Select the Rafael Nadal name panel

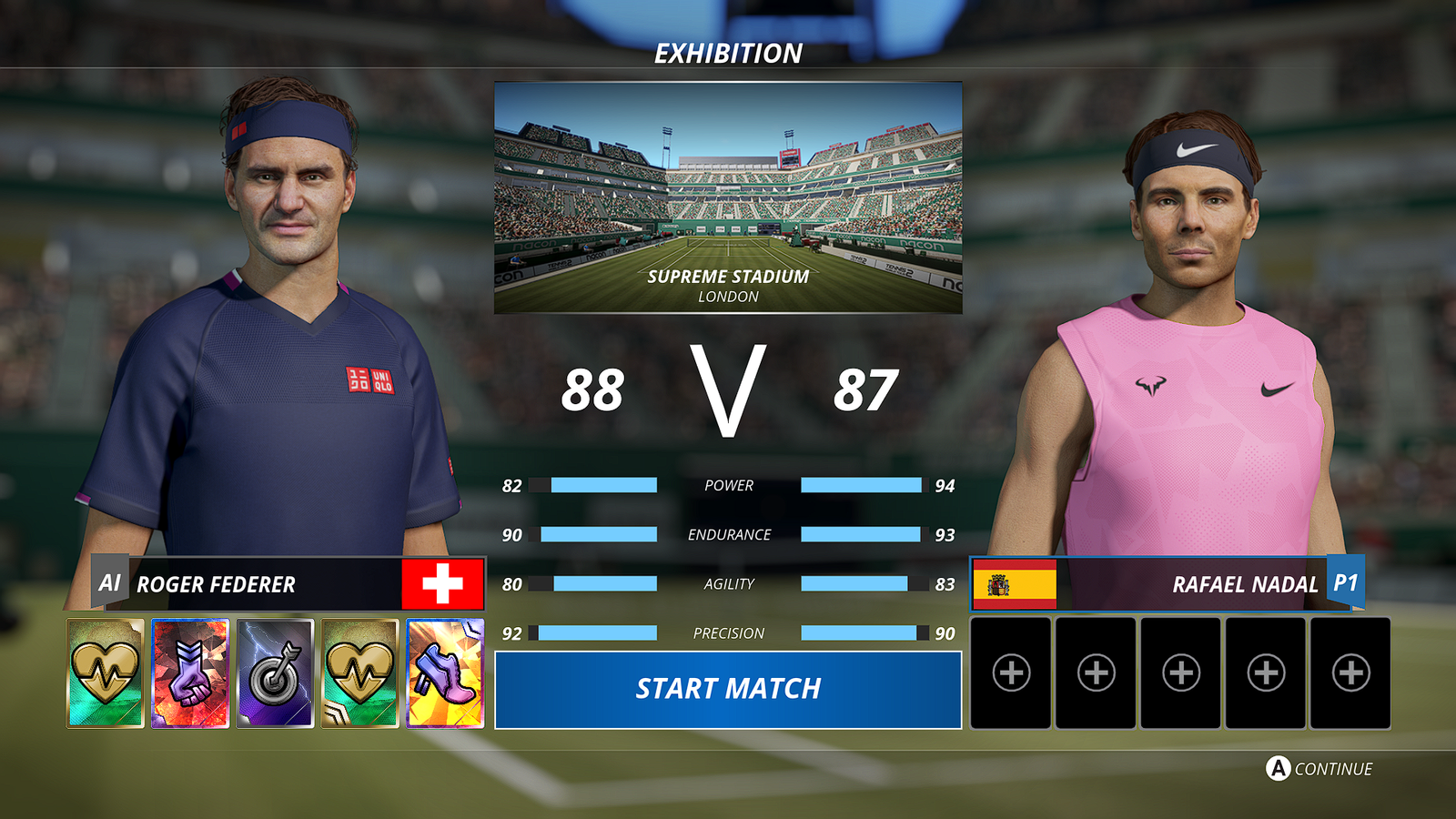point(1183,583)
